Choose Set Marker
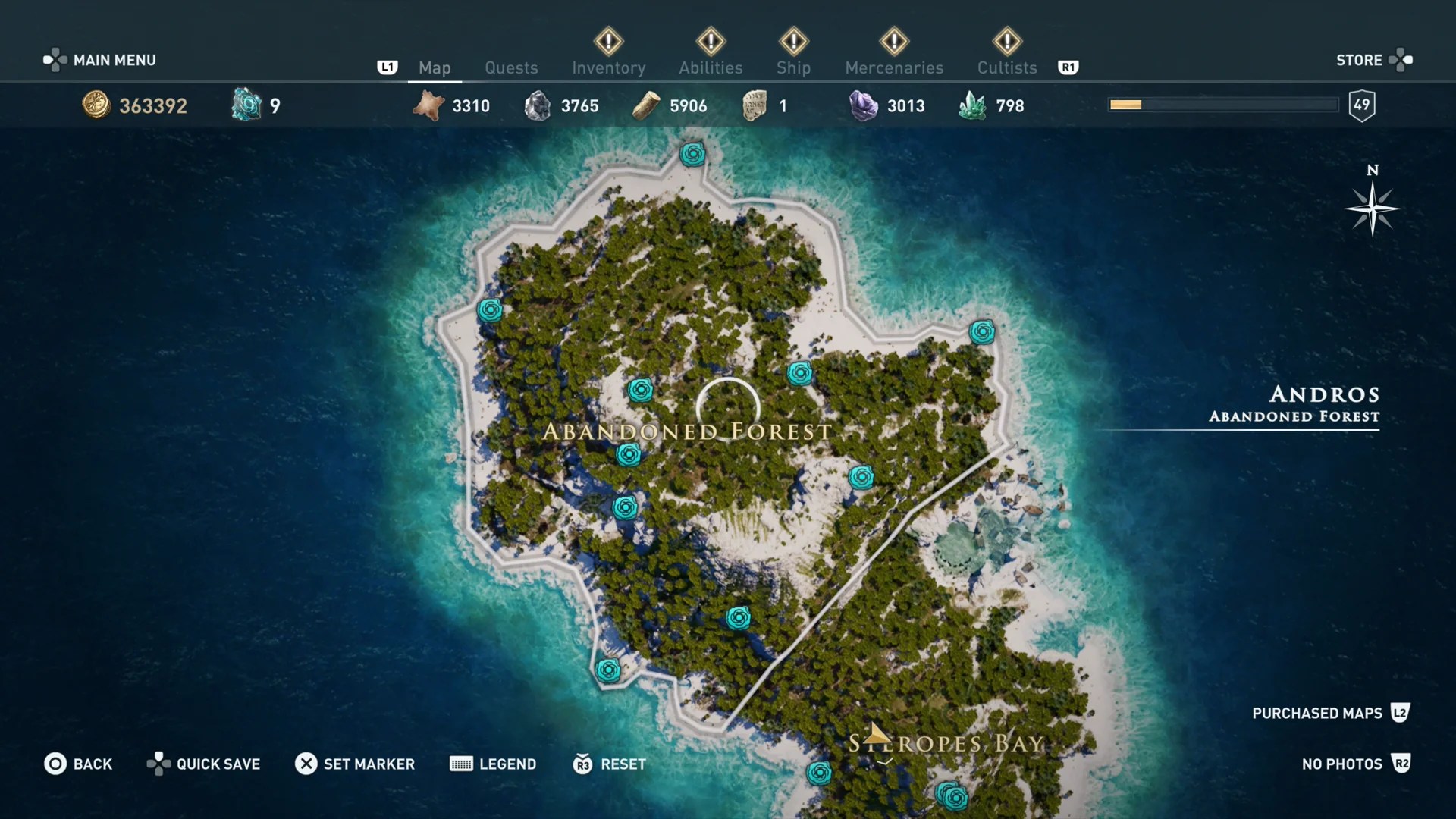This screenshot has height=819, width=1456. tap(355, 764)
